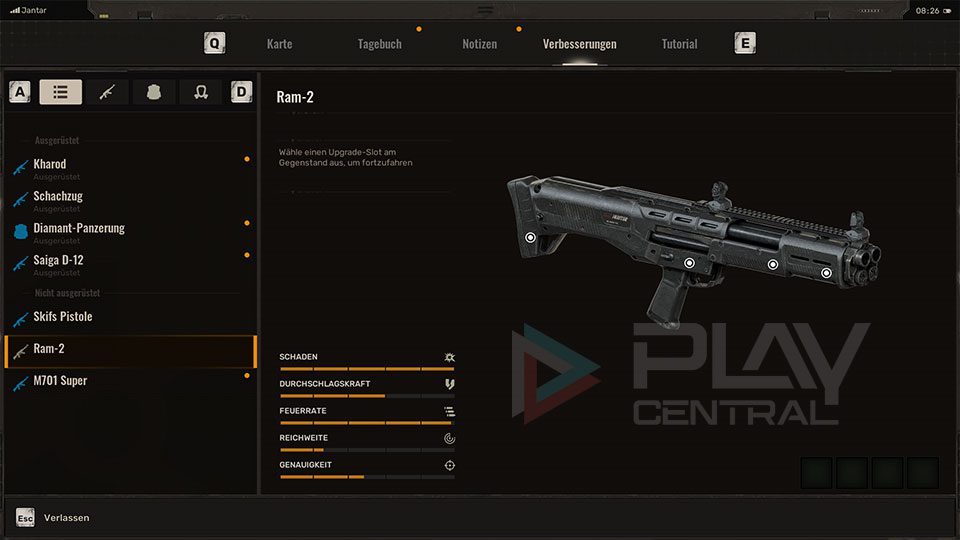Image resolution: width=960 pixels, height=540 pixels.
Task: Select the upgrade slot on the shotgun stock
Action: tap(530, 237)
